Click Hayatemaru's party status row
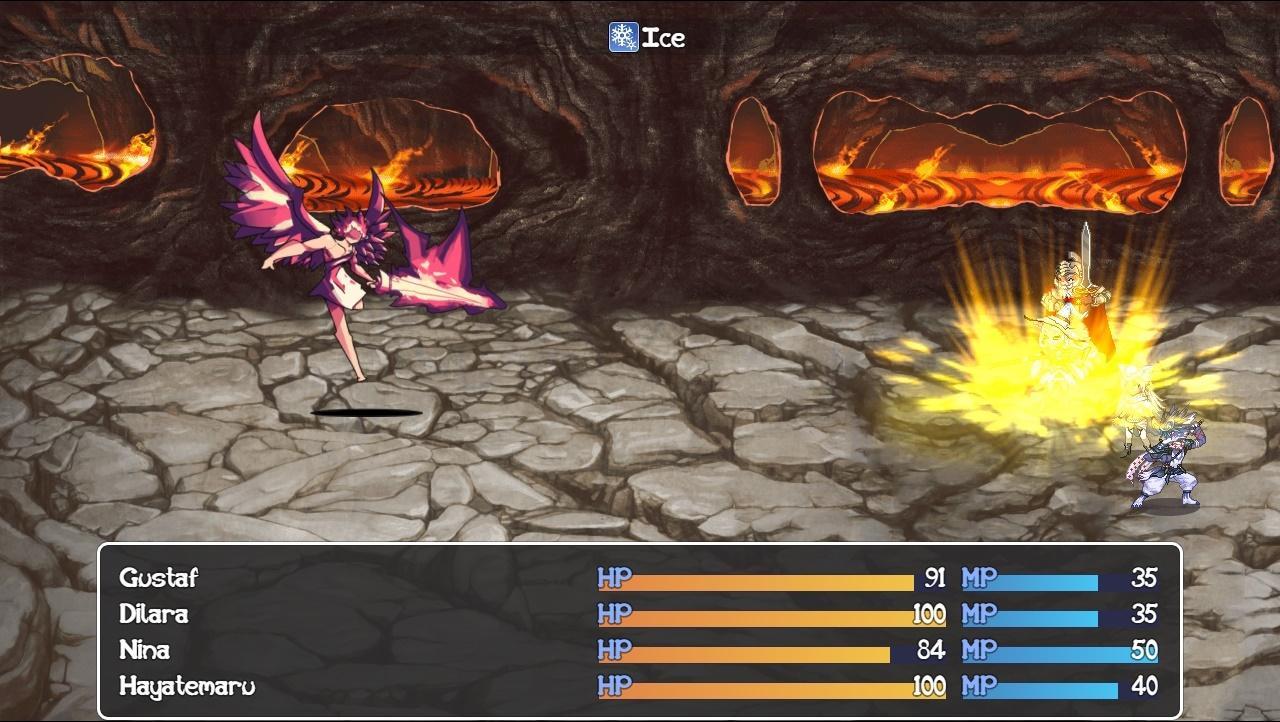 (x=187, y=687)
